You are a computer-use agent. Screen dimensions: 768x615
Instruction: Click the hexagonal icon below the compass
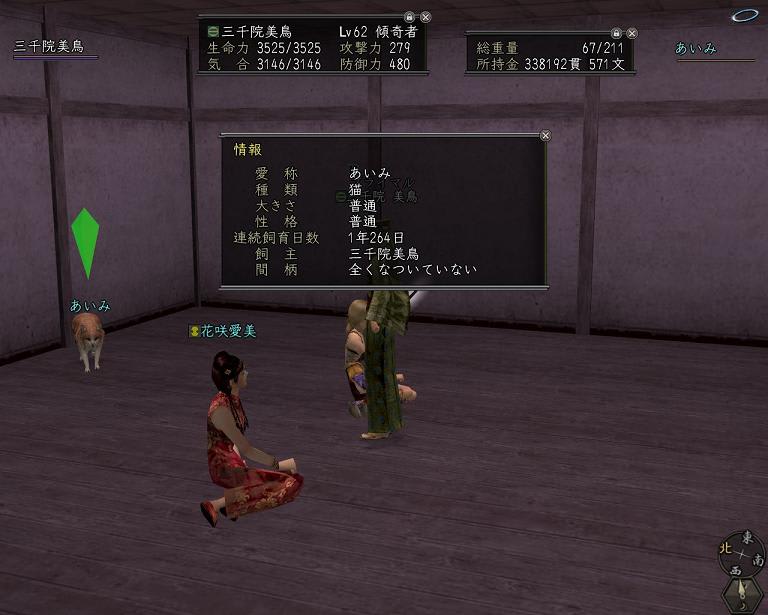(743, 595)
